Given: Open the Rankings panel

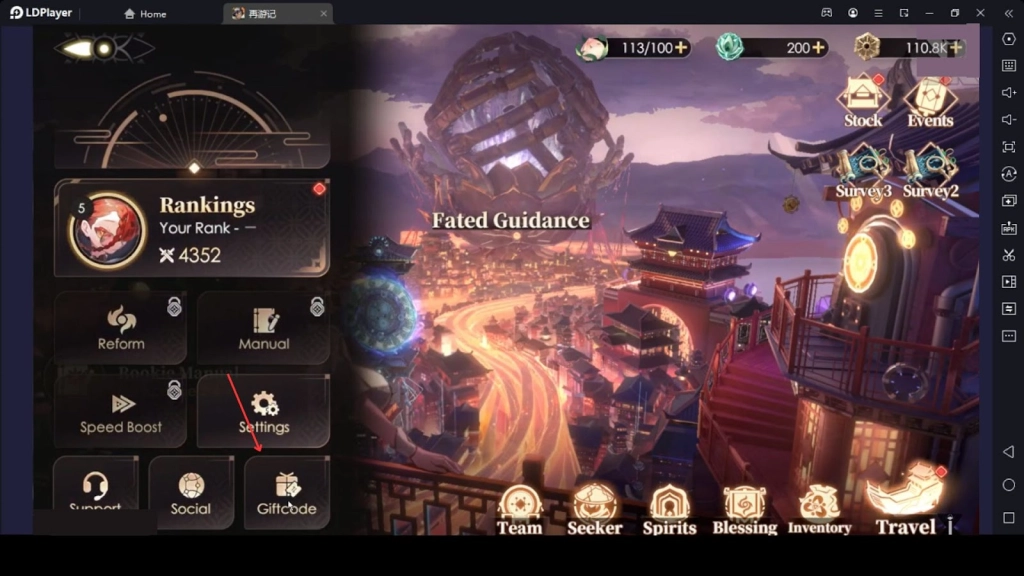Looking at the screenshot, I should click(x=191, y=228).
